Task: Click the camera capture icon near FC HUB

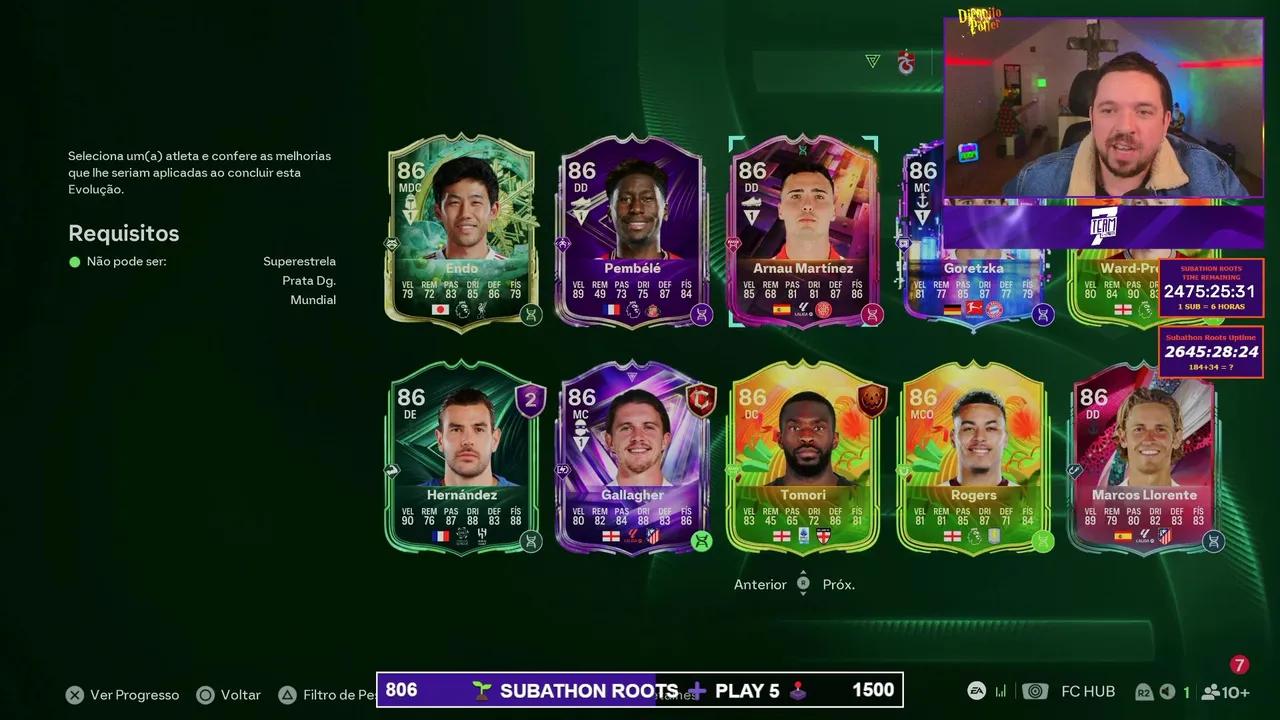Action: click(x=1035, y=691)
